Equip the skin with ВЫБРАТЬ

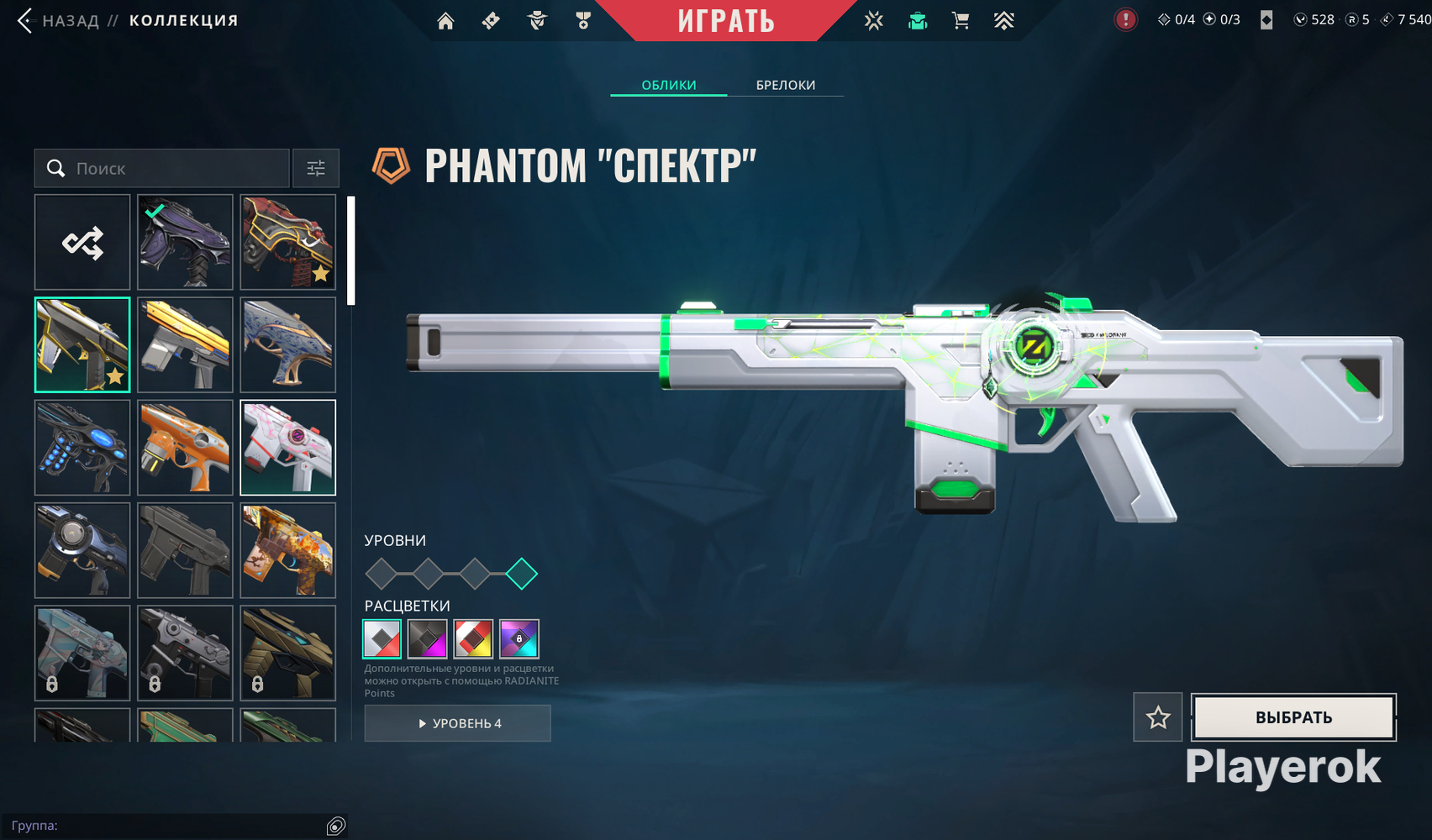coord(1293,717)
